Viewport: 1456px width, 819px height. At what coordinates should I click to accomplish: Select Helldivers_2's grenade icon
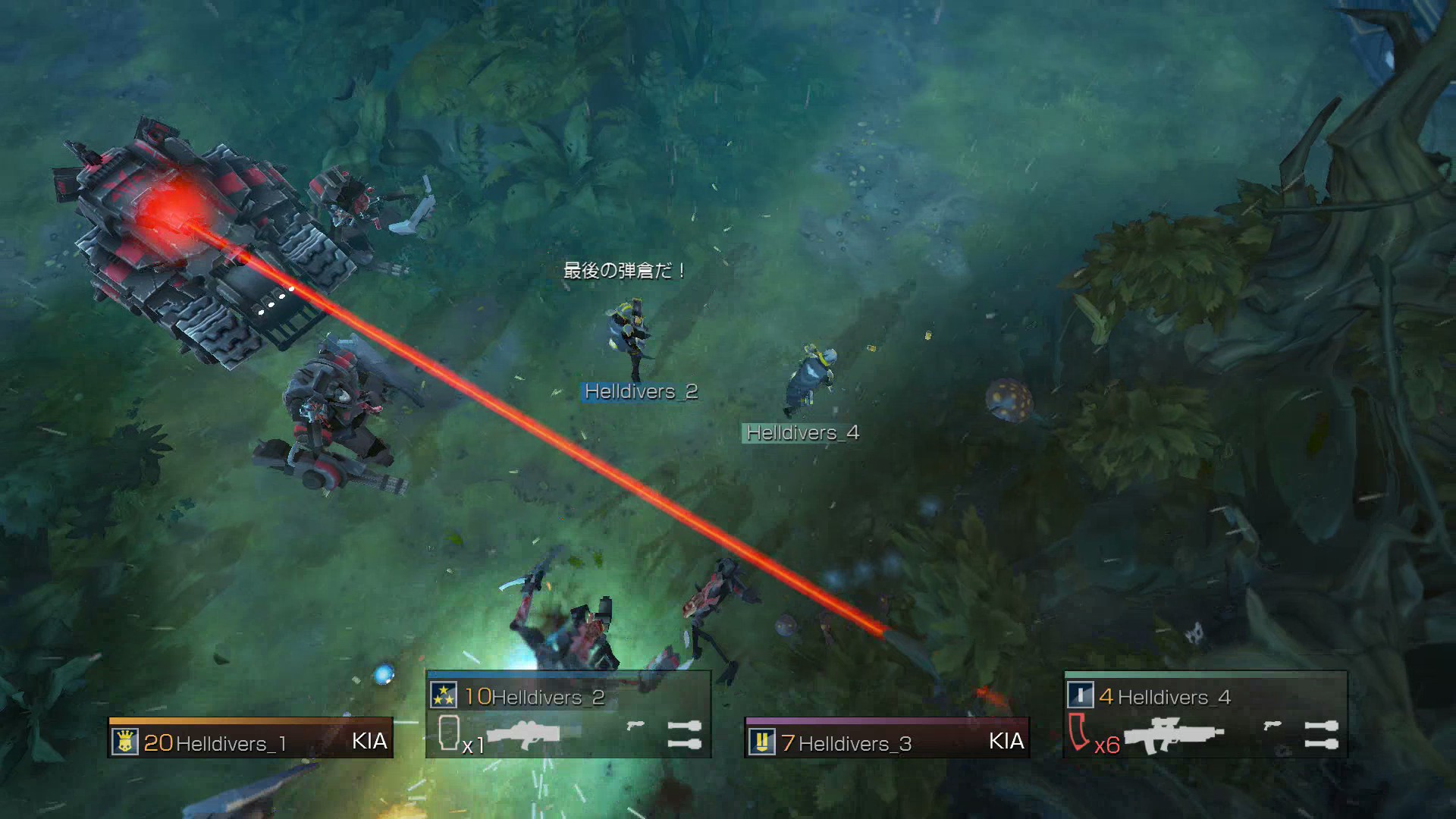(684, 734)
